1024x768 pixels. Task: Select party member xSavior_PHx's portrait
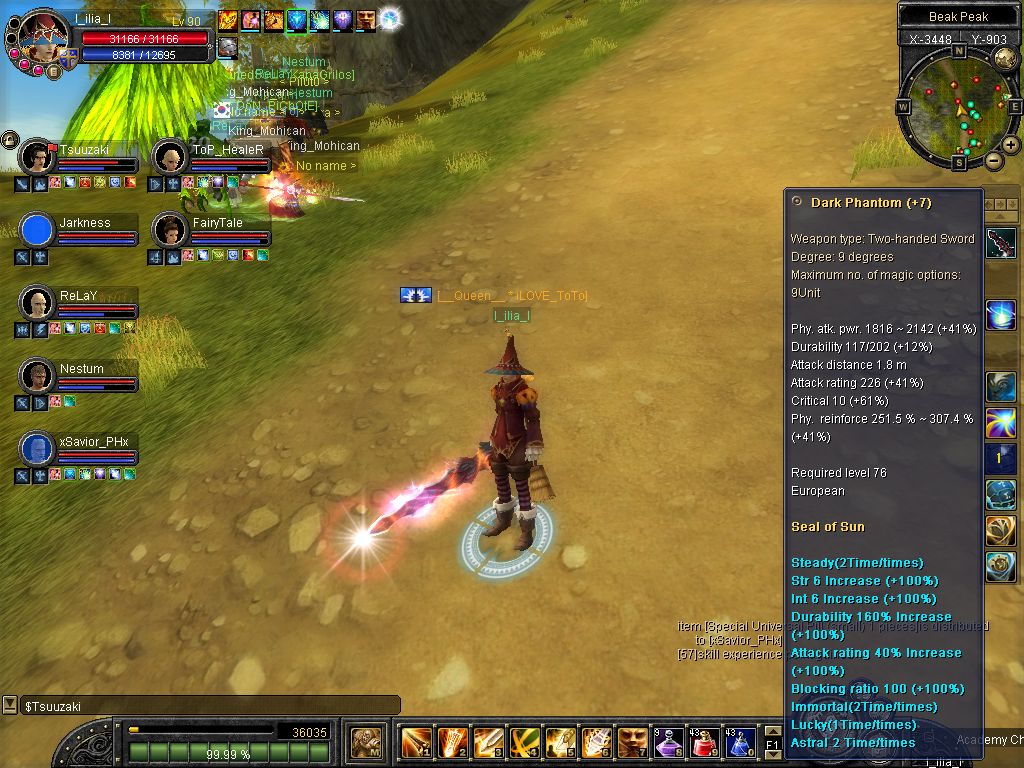click(37, 449)
